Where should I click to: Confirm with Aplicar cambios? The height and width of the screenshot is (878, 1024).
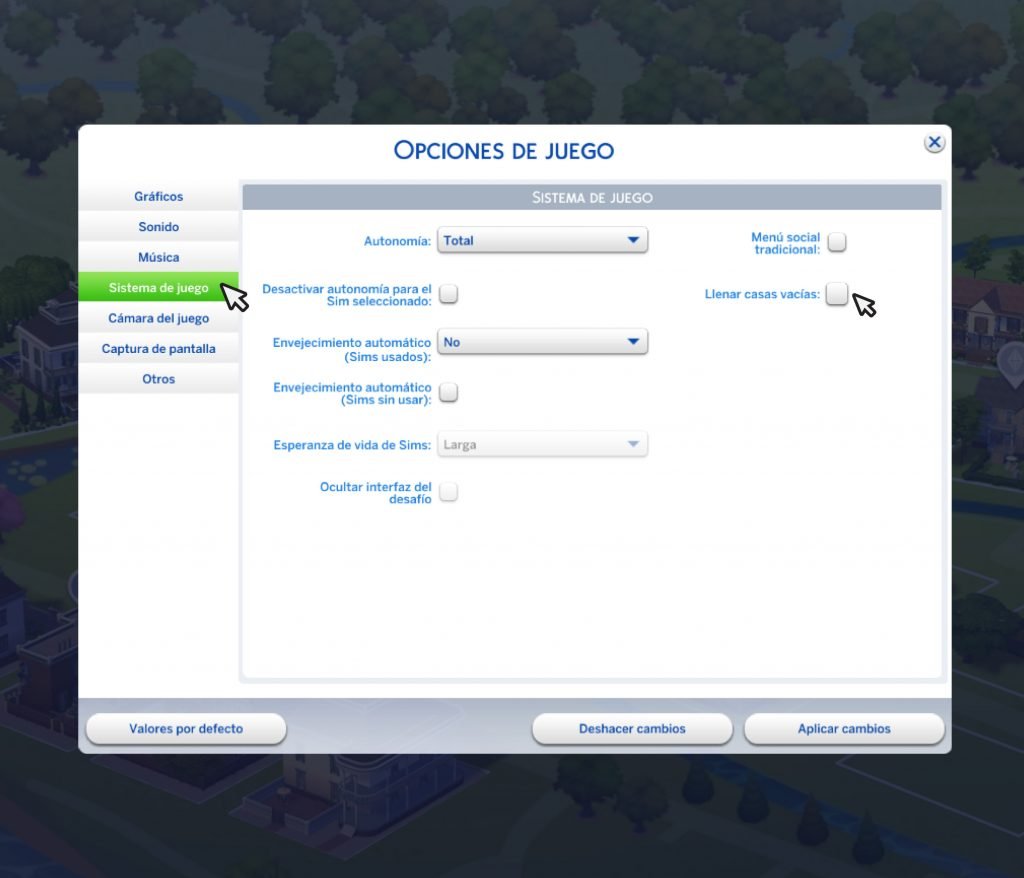(844, 729)
